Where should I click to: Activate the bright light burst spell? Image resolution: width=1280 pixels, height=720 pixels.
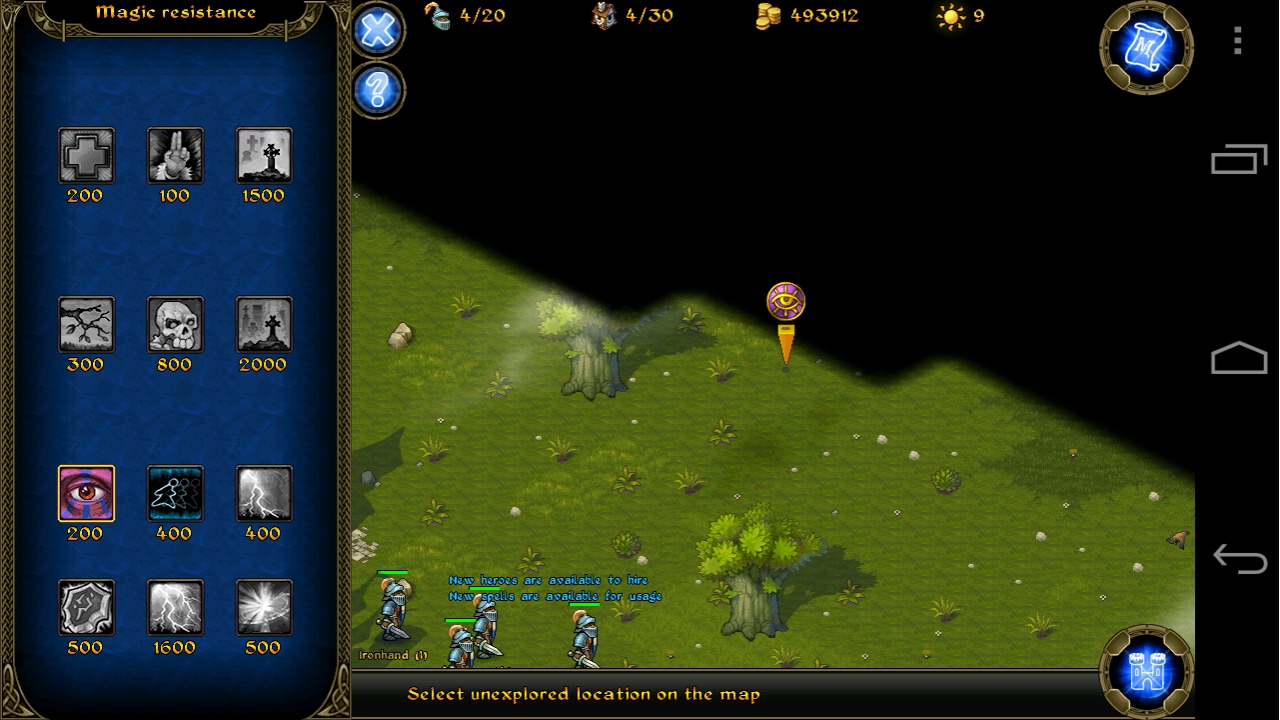coord(264,607)
